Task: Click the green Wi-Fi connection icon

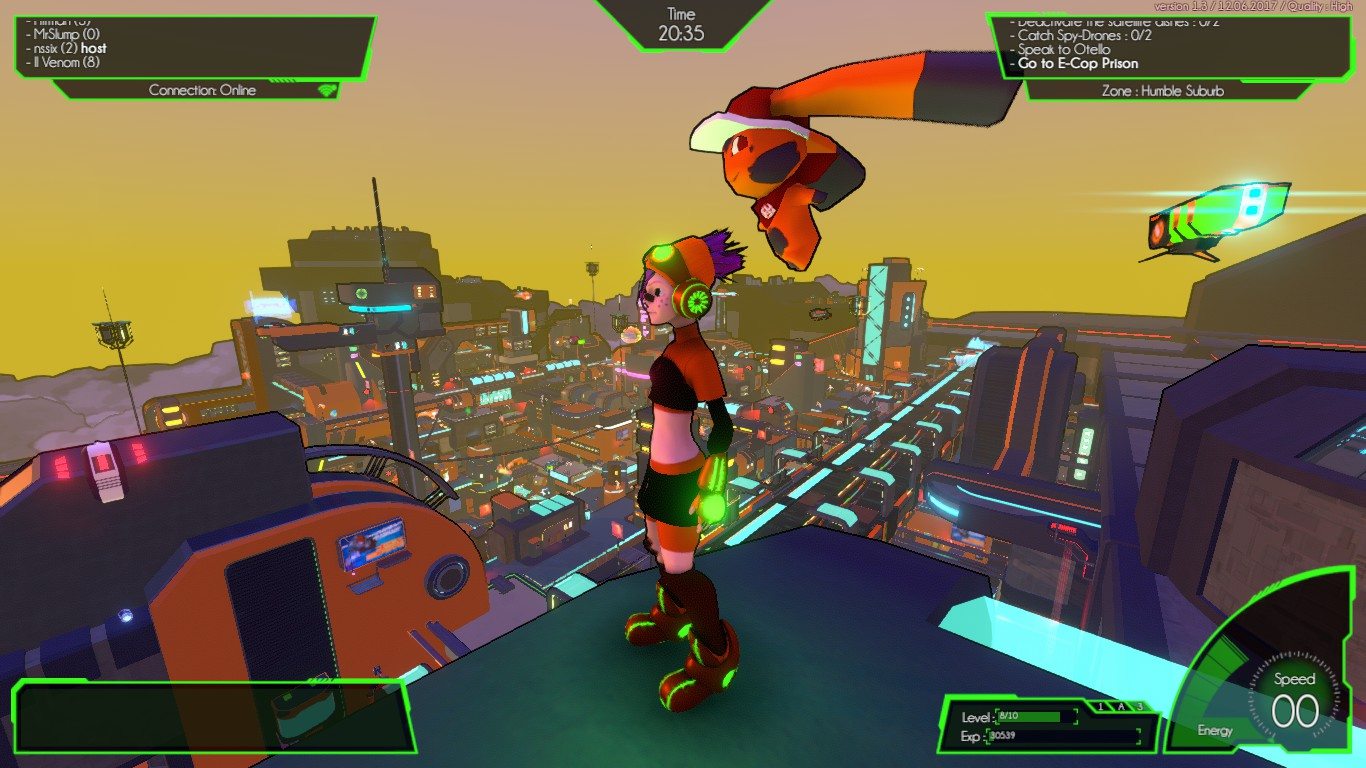Action: pos(326,90)
